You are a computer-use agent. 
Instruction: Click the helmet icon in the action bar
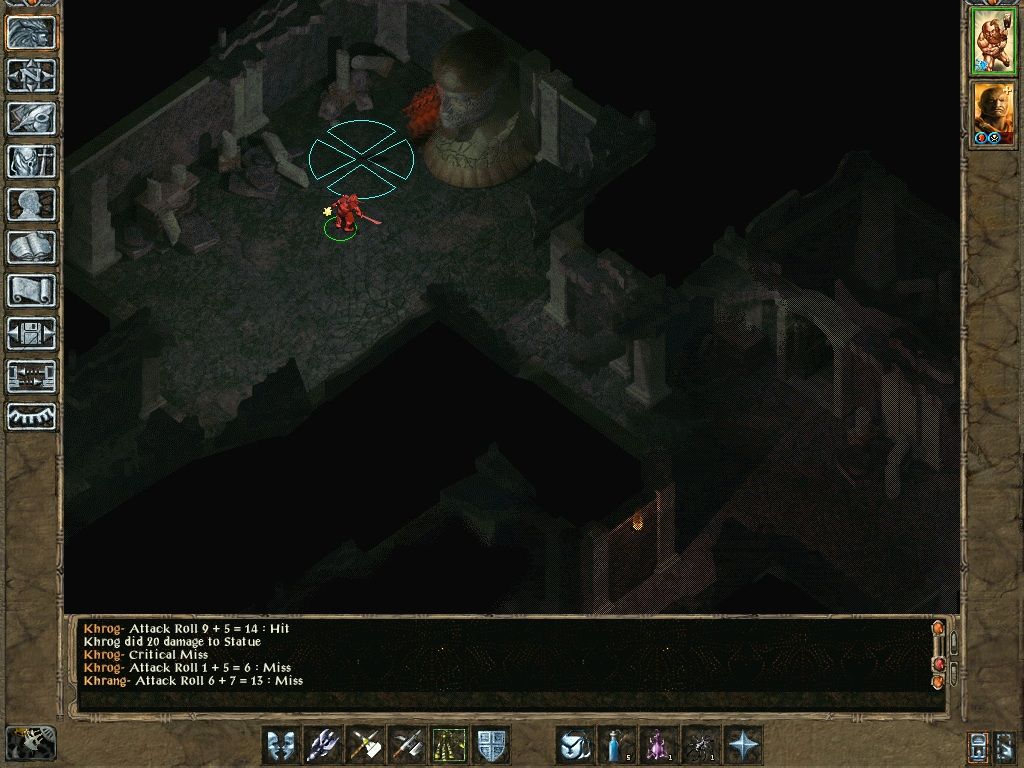click(x=575, y=745)
